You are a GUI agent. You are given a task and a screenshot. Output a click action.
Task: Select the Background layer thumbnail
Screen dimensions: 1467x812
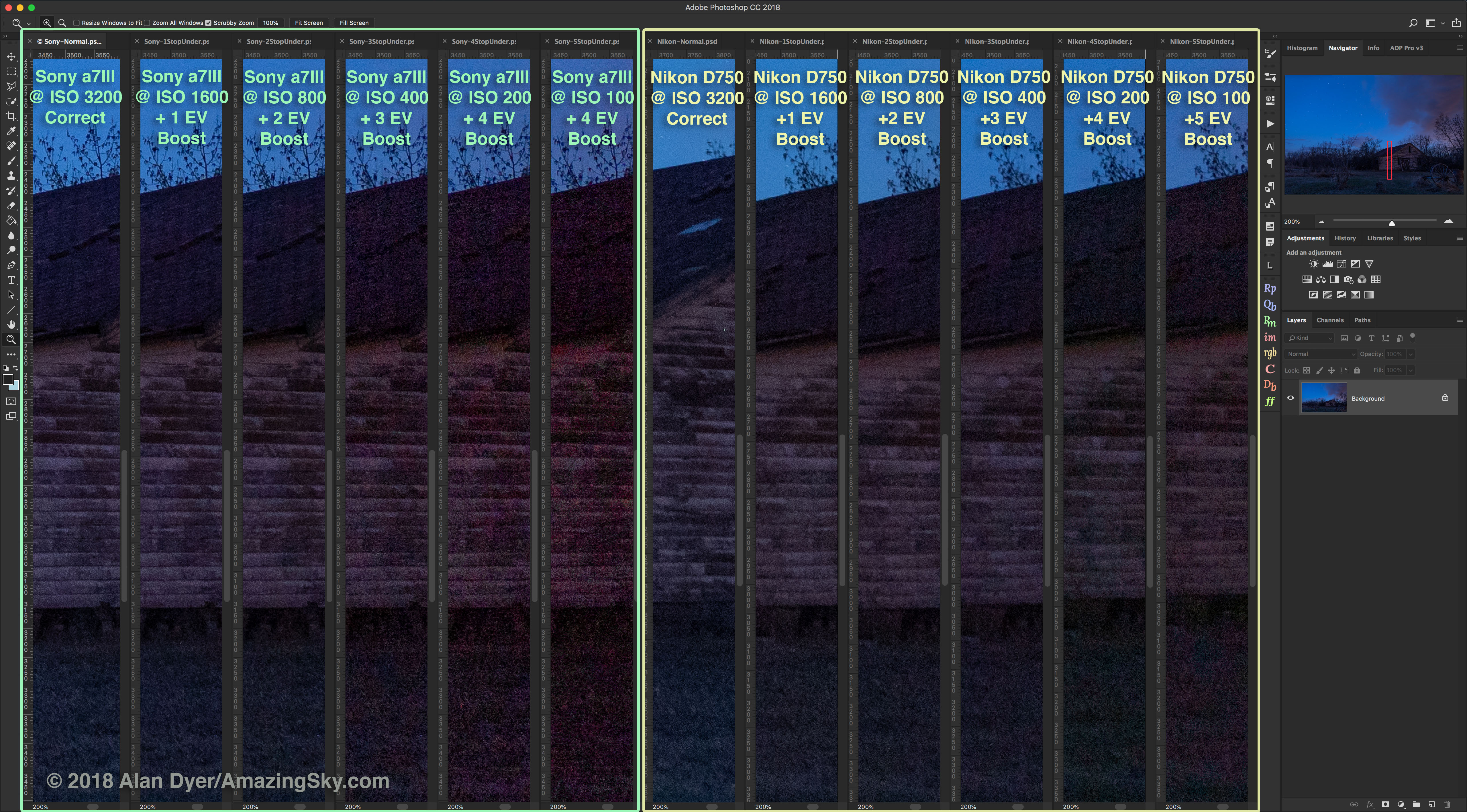click(1323, 398)
